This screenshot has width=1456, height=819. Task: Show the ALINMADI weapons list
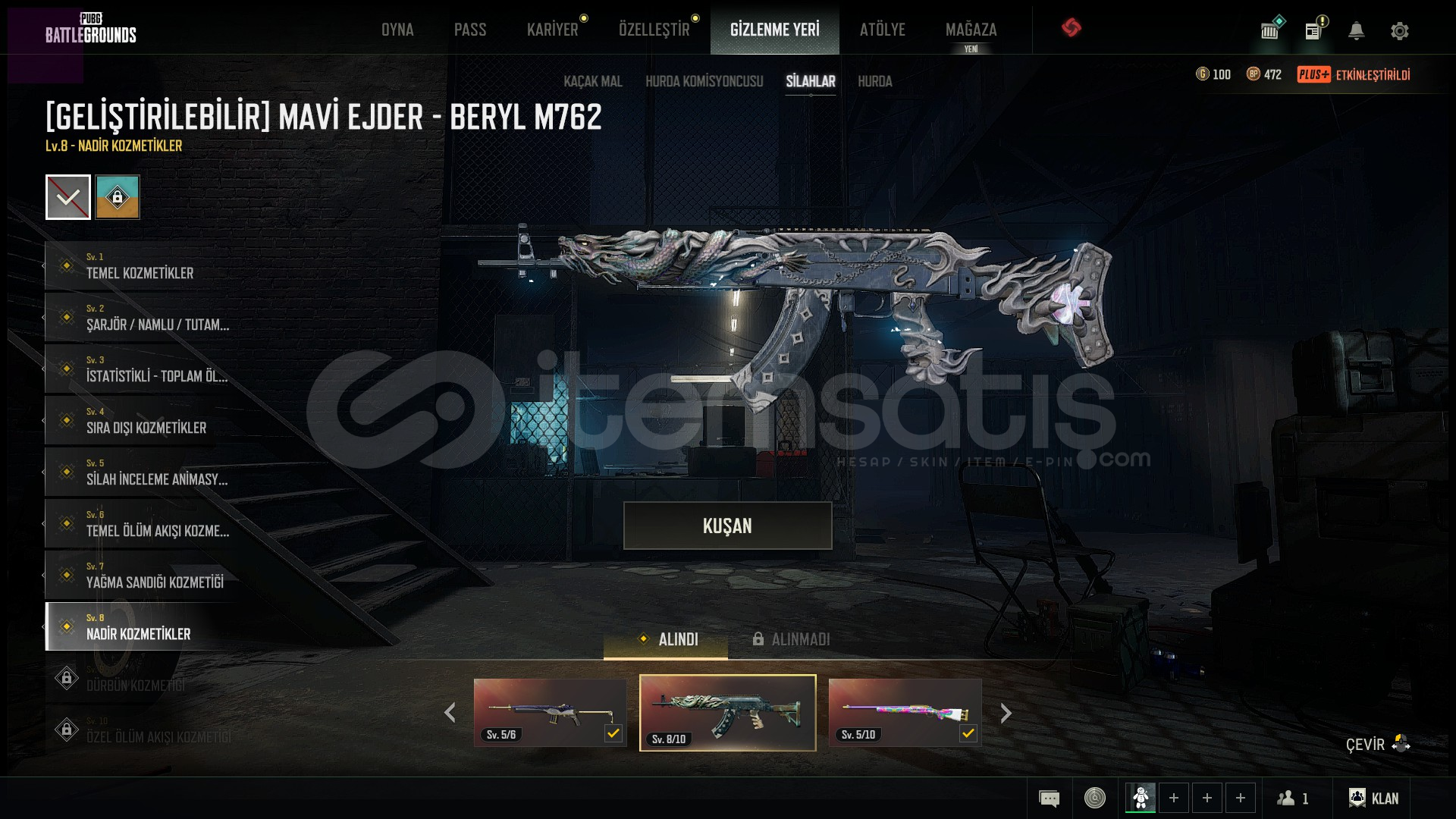(x=792, y=639)
